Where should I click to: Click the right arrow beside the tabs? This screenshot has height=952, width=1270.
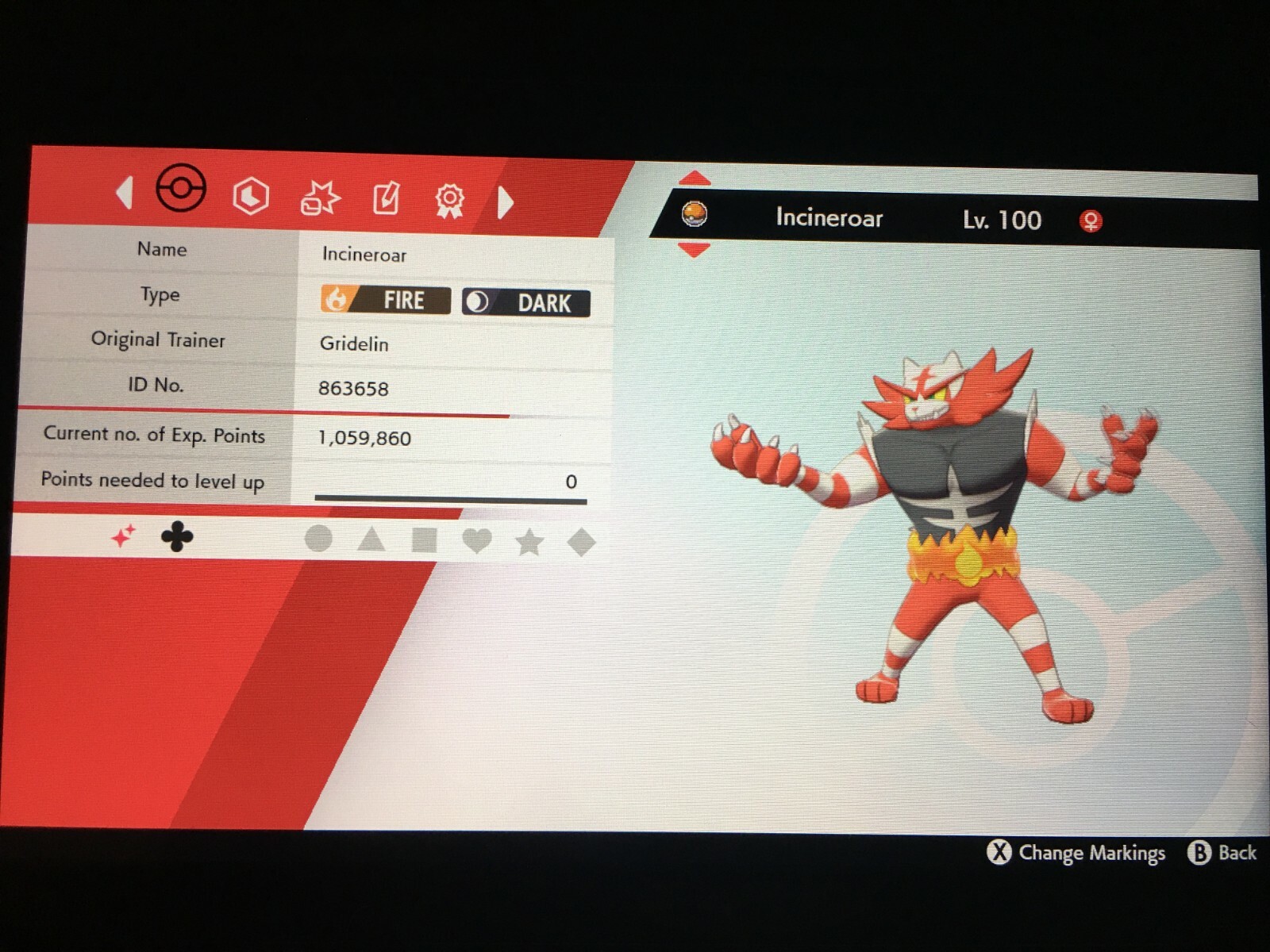(x=505, y=202)
